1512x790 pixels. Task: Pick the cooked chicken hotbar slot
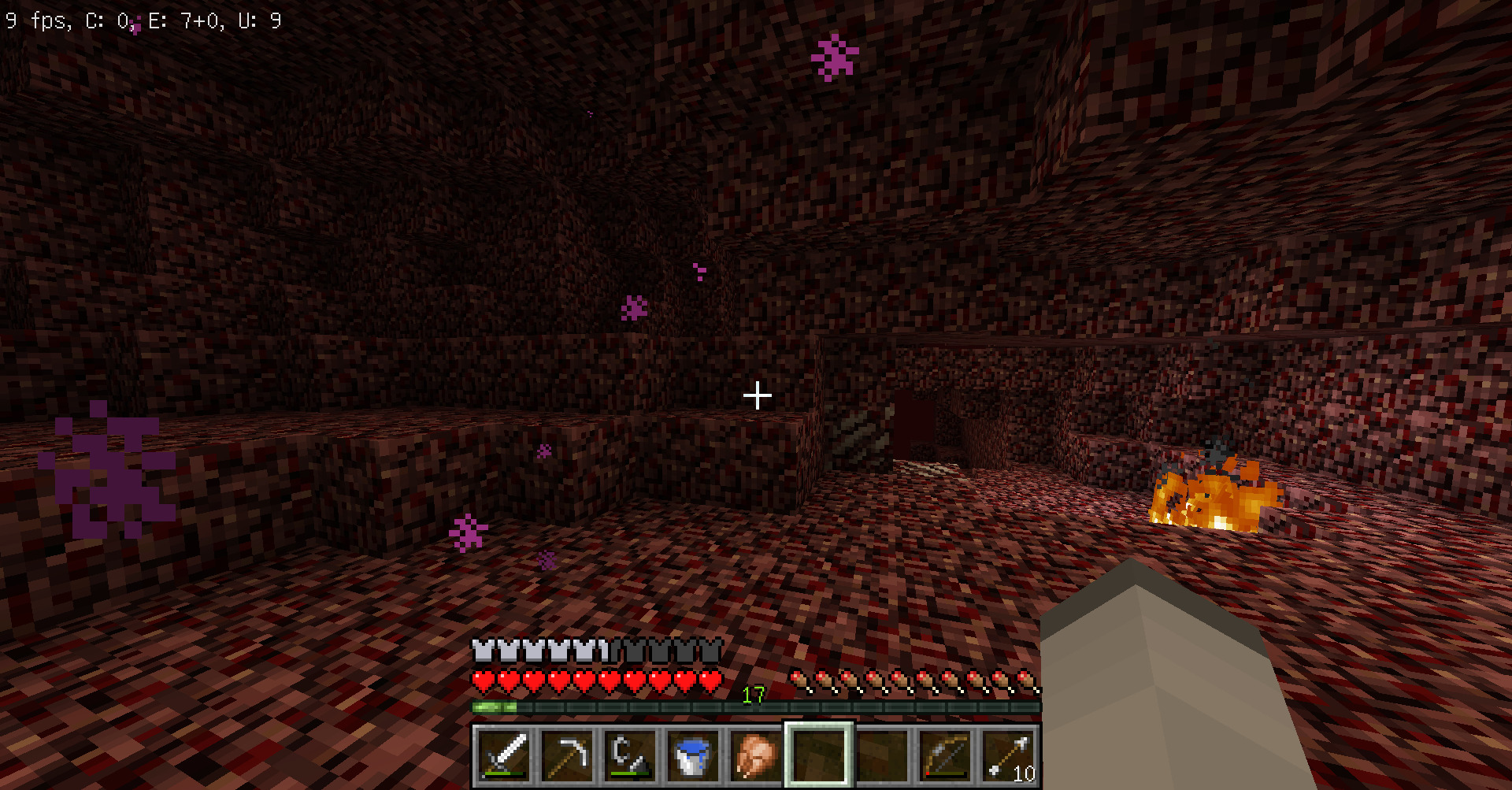point(756,755)
